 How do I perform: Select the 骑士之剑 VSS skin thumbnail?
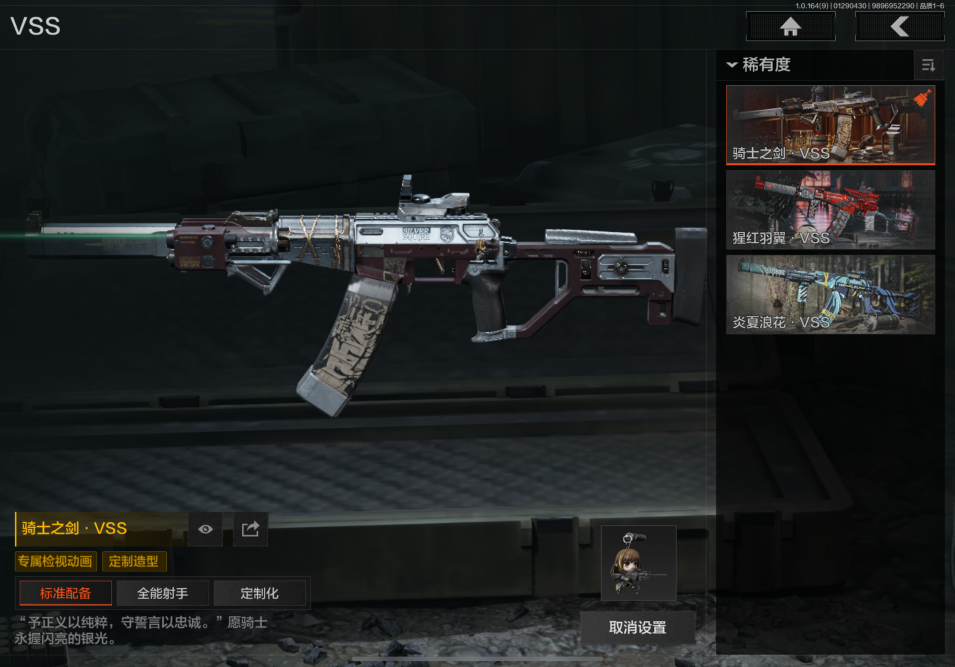830,124
